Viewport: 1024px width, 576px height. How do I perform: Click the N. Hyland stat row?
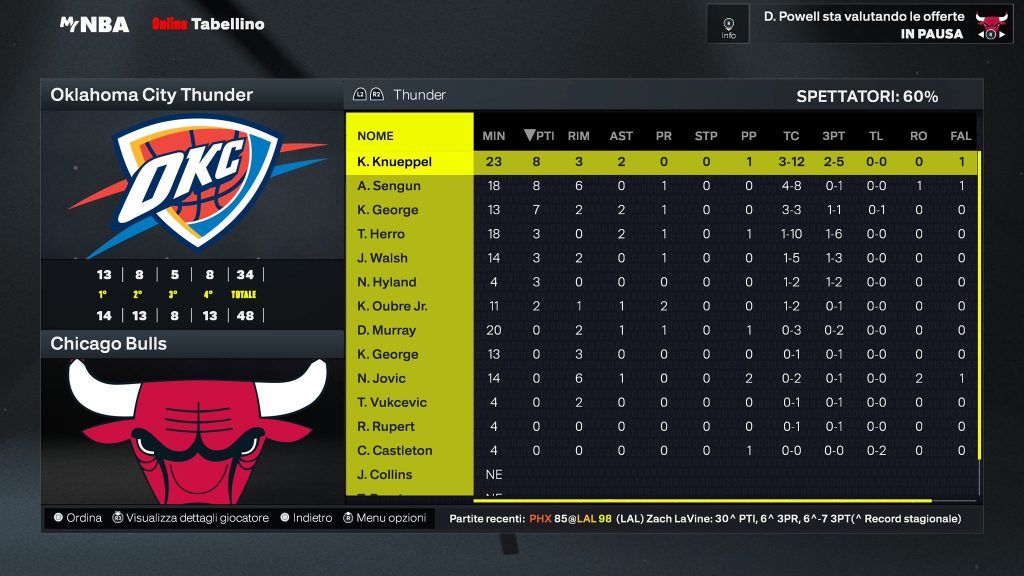tap(386, 282)
